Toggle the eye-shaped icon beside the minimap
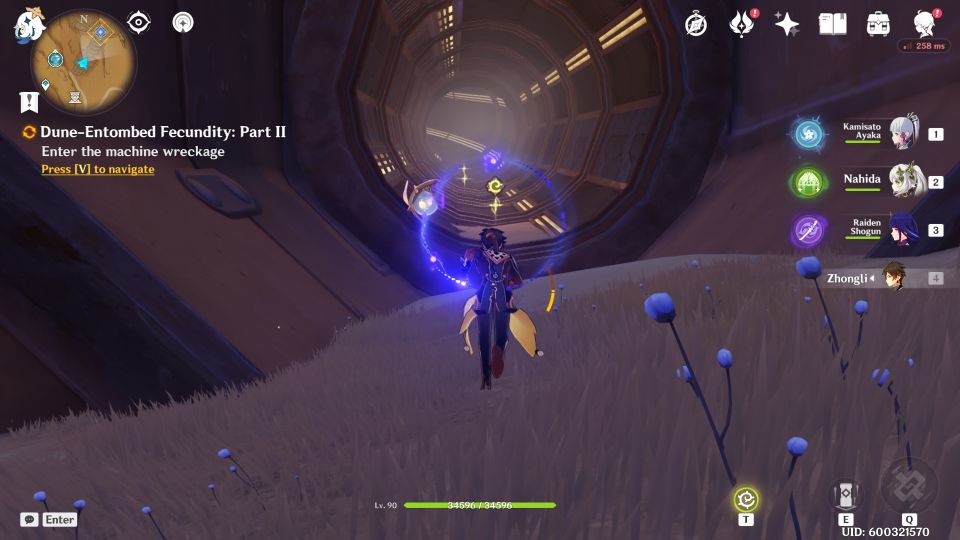This screenshot has width=960, height=540. pyautogui.click(x=139, y=22)
